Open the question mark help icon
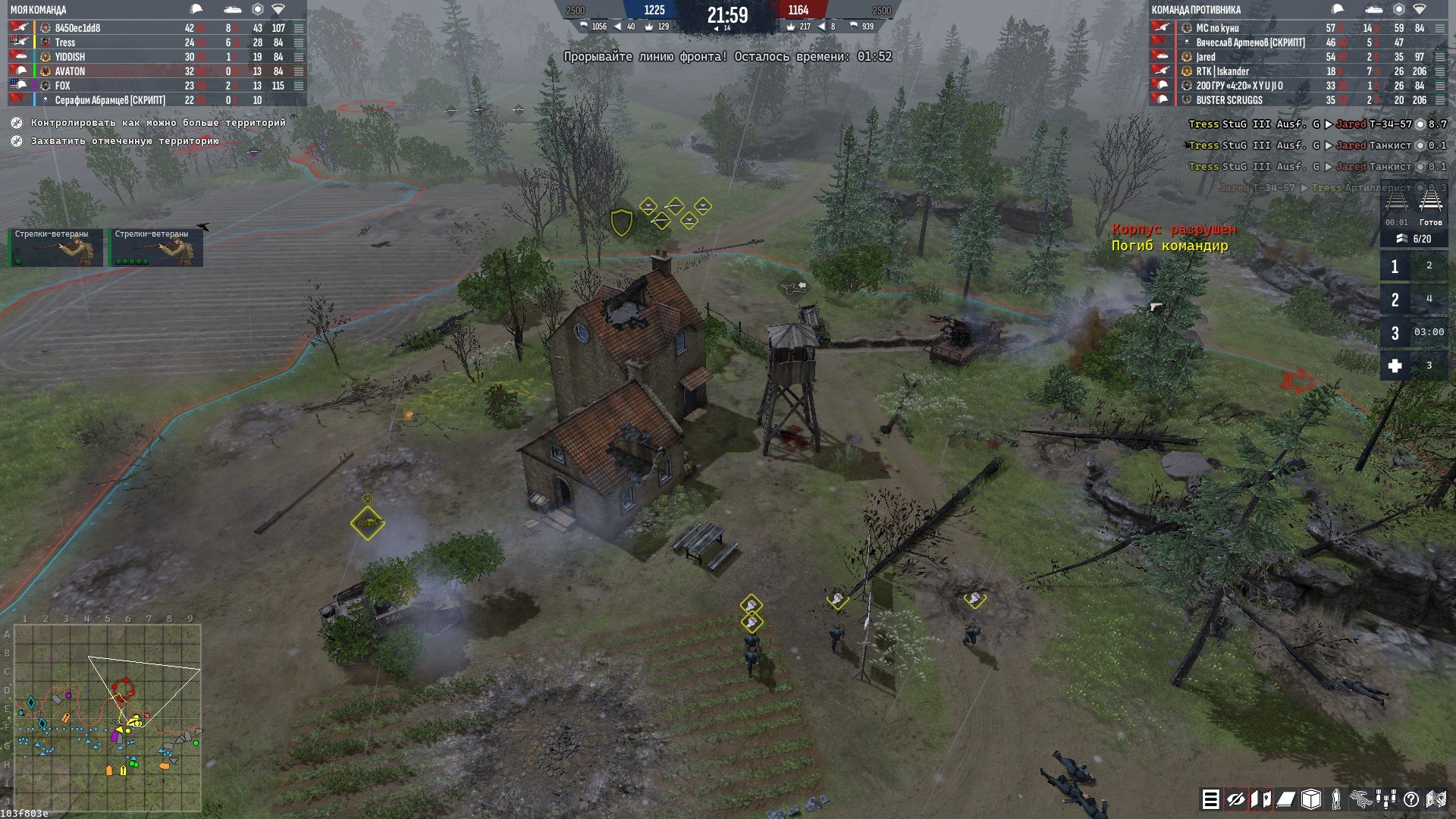This screenshot has width=1456, height=819. (1411, 799)
